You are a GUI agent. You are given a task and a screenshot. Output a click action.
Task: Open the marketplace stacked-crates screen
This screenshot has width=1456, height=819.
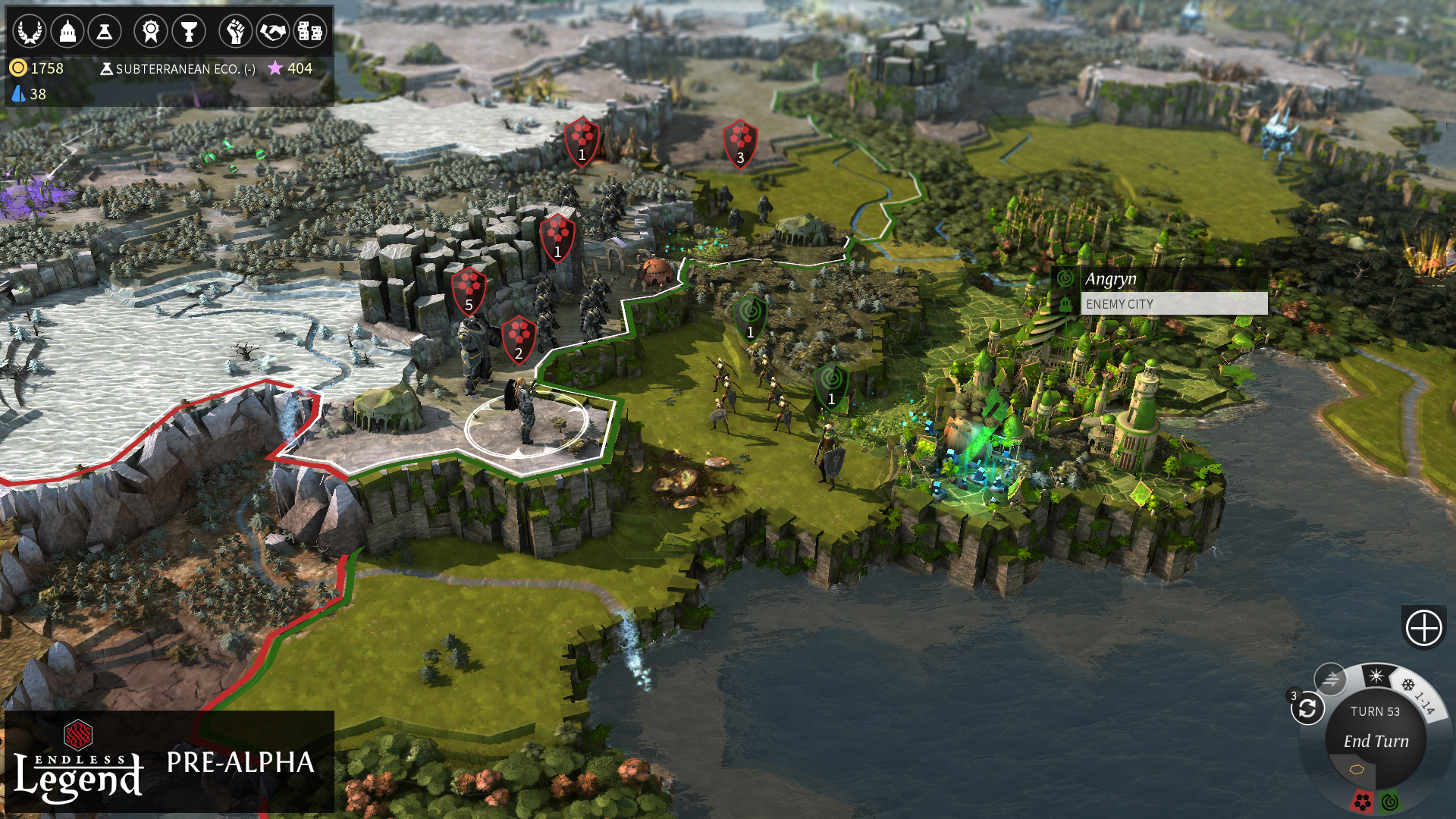(309, 32)
